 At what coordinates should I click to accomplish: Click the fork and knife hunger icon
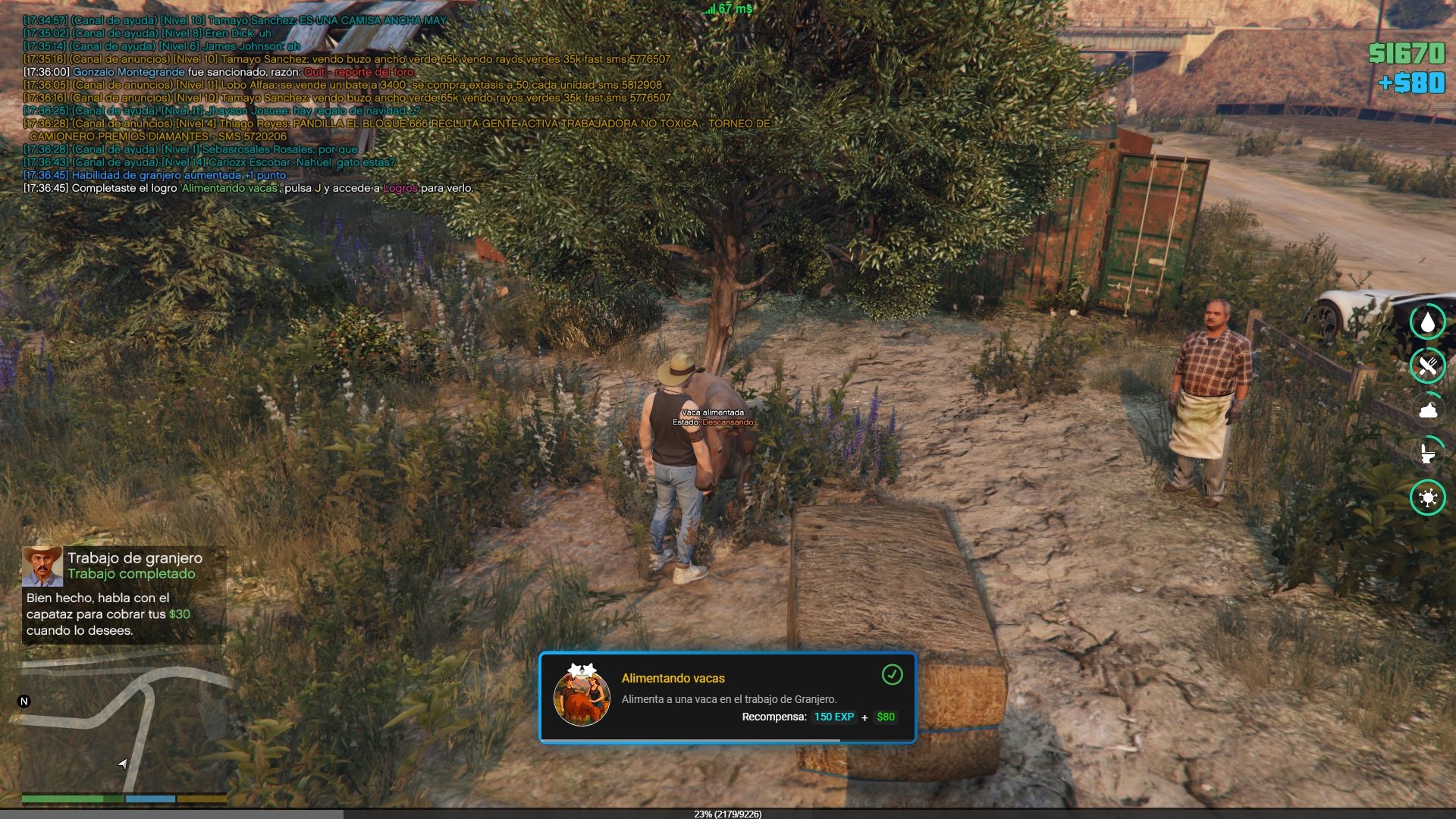click(x=1428, y=366)
